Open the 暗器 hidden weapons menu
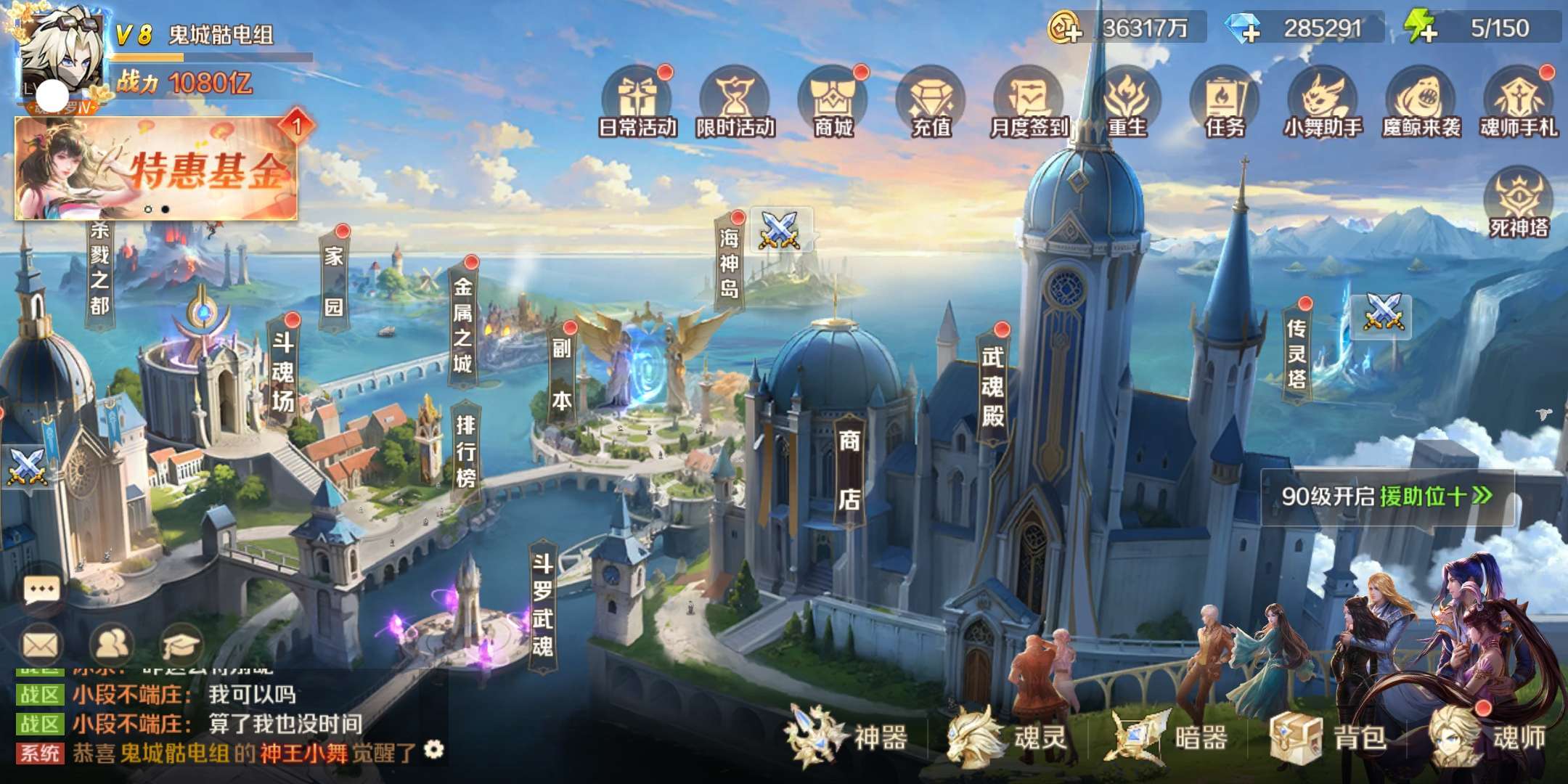 [1169, 738]
